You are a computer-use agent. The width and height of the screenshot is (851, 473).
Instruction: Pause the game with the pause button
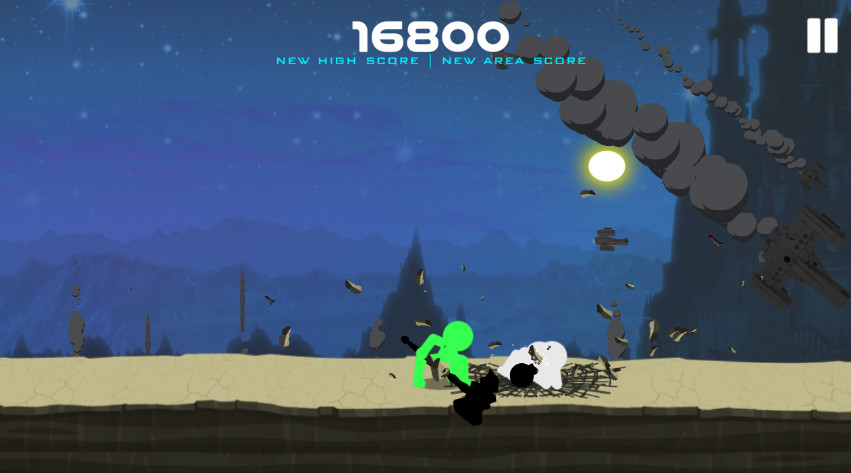tap(822, 36)
